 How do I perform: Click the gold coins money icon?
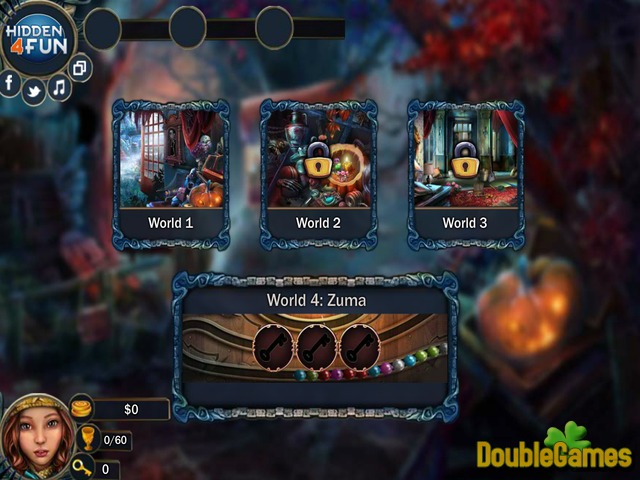pos(81,407)
